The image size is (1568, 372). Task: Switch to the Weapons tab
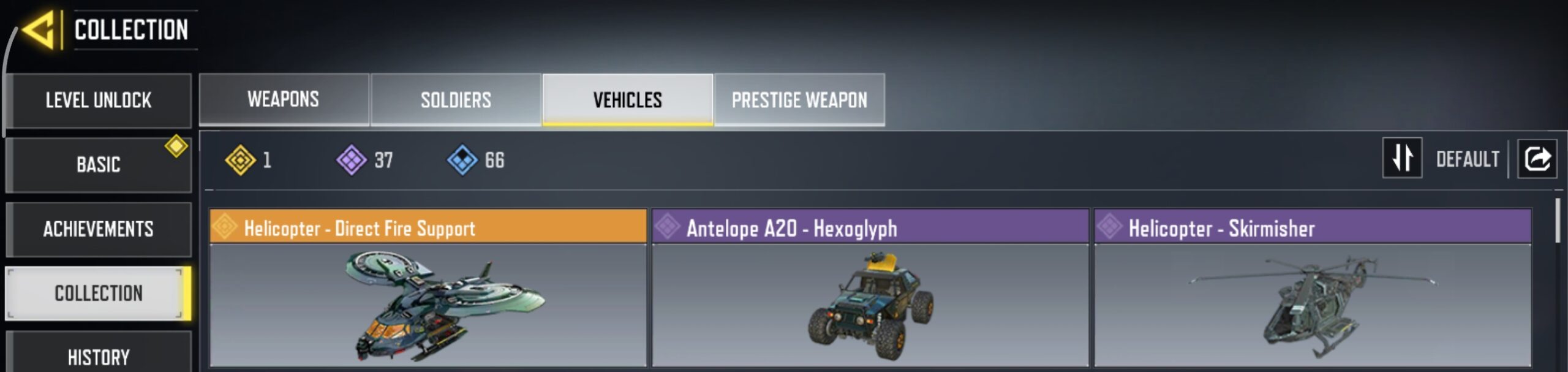[x=284, y=99]
